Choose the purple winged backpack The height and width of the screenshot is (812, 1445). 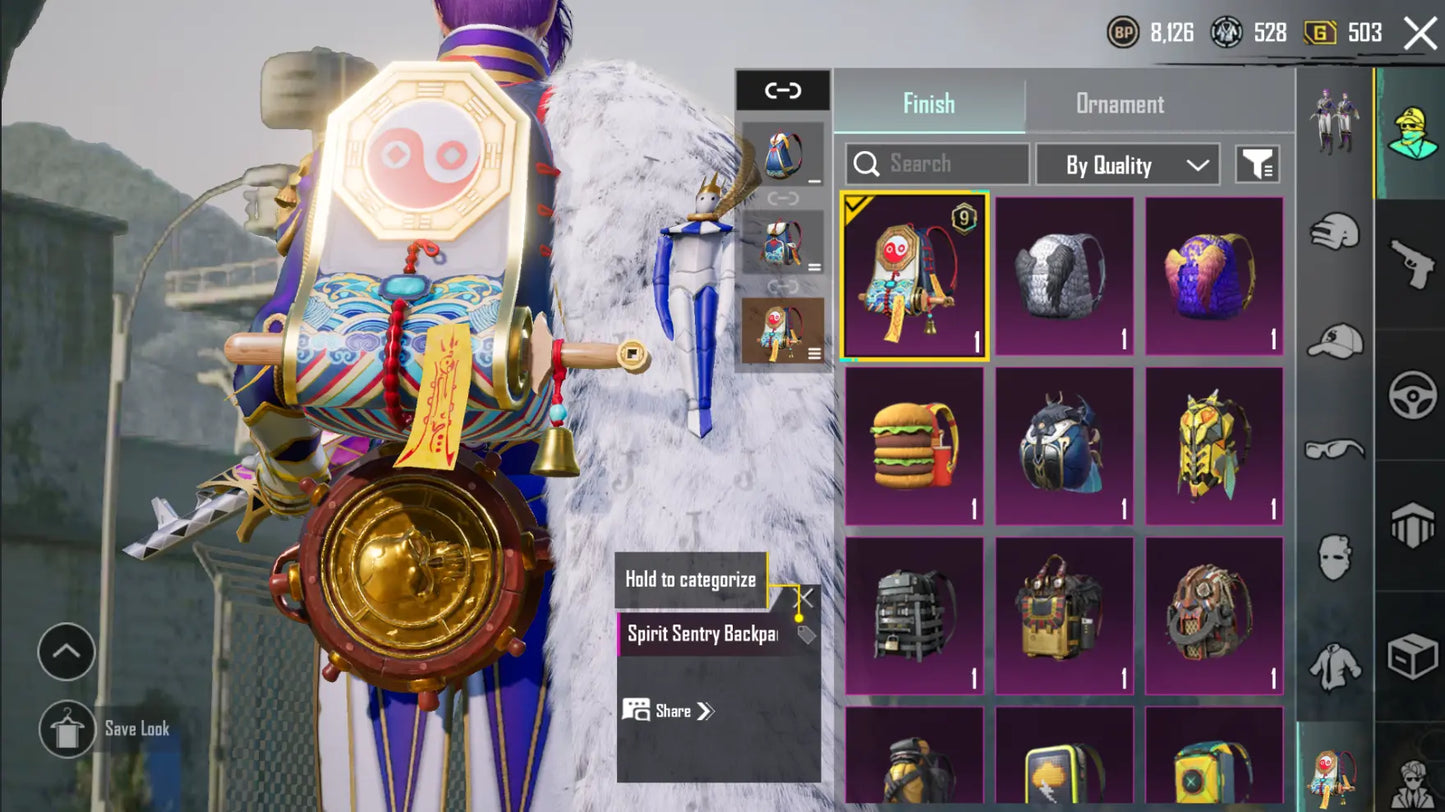(x=1214, y=276)
